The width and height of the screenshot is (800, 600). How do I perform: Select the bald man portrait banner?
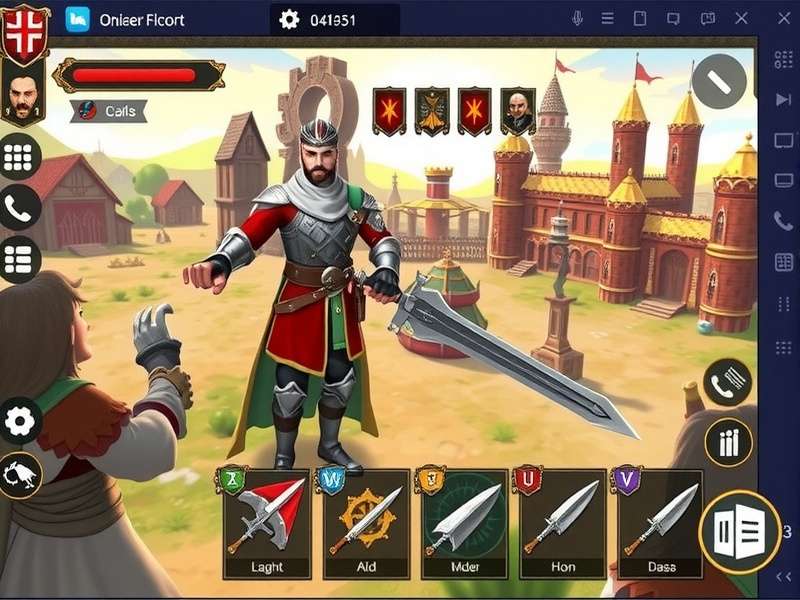pyautogui.click(x=517, y=111)
